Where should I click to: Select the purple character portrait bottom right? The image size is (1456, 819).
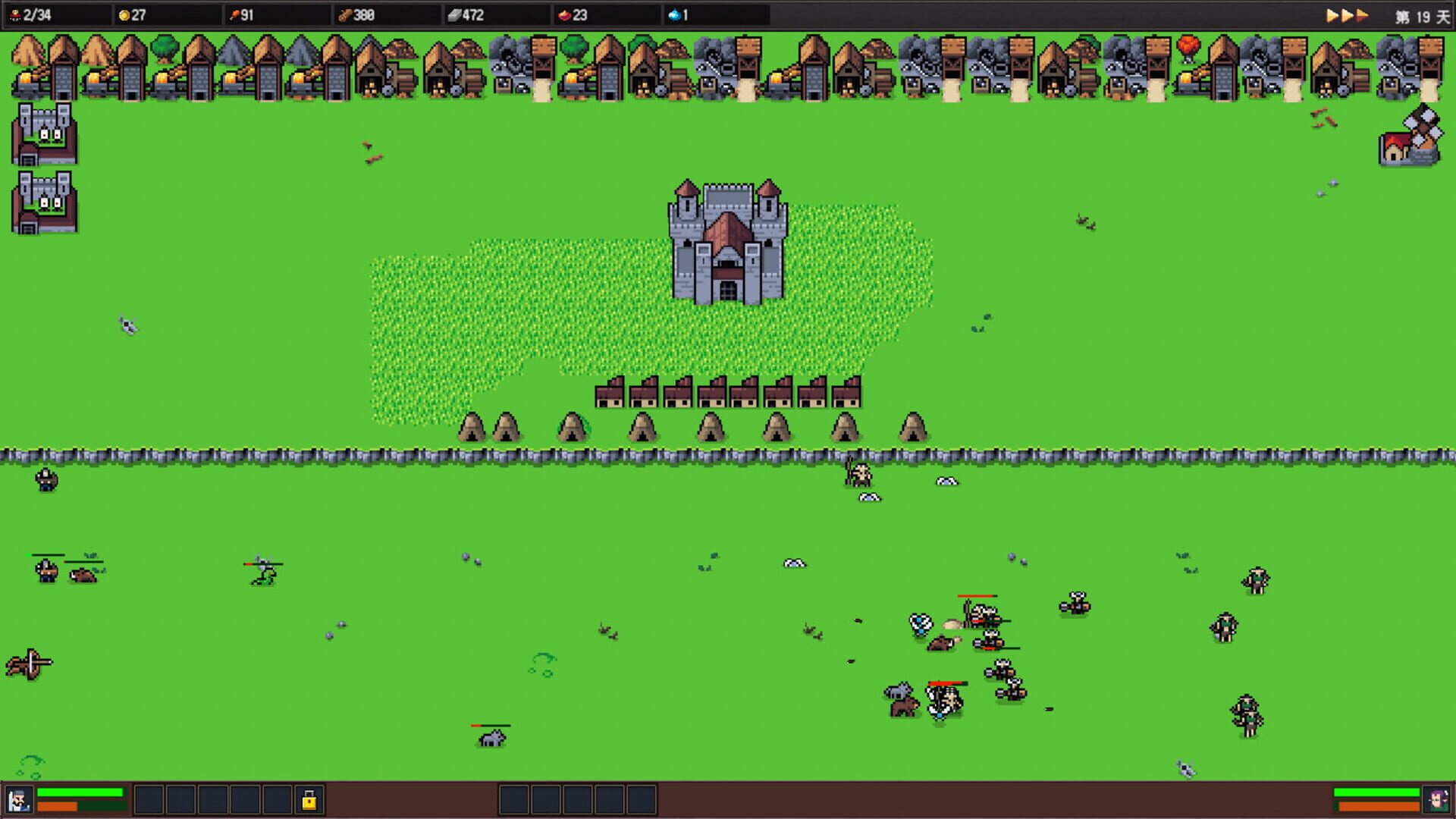[x=1437, y=799]
